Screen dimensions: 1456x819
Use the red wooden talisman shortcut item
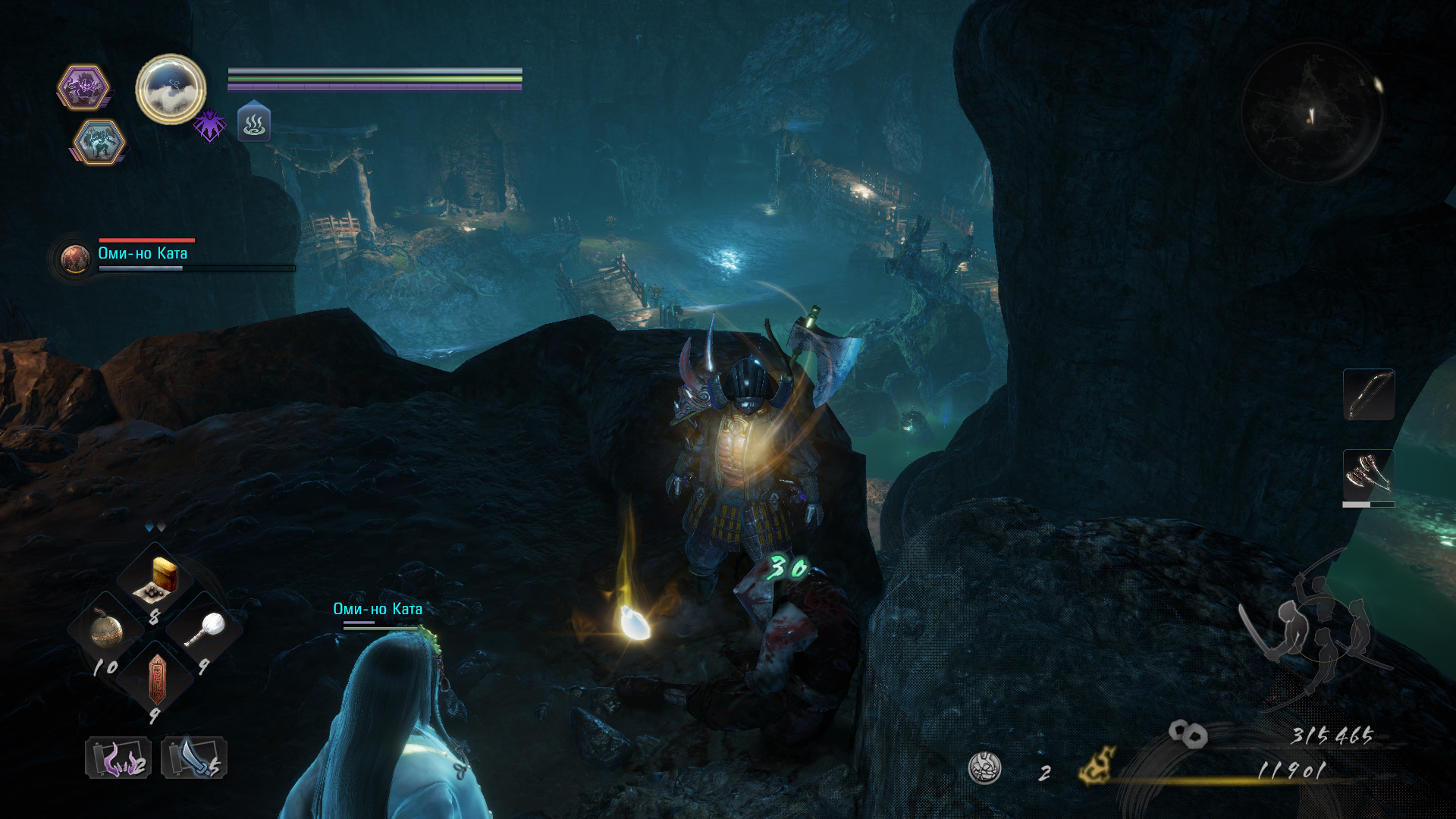click(x=156, y=677)
